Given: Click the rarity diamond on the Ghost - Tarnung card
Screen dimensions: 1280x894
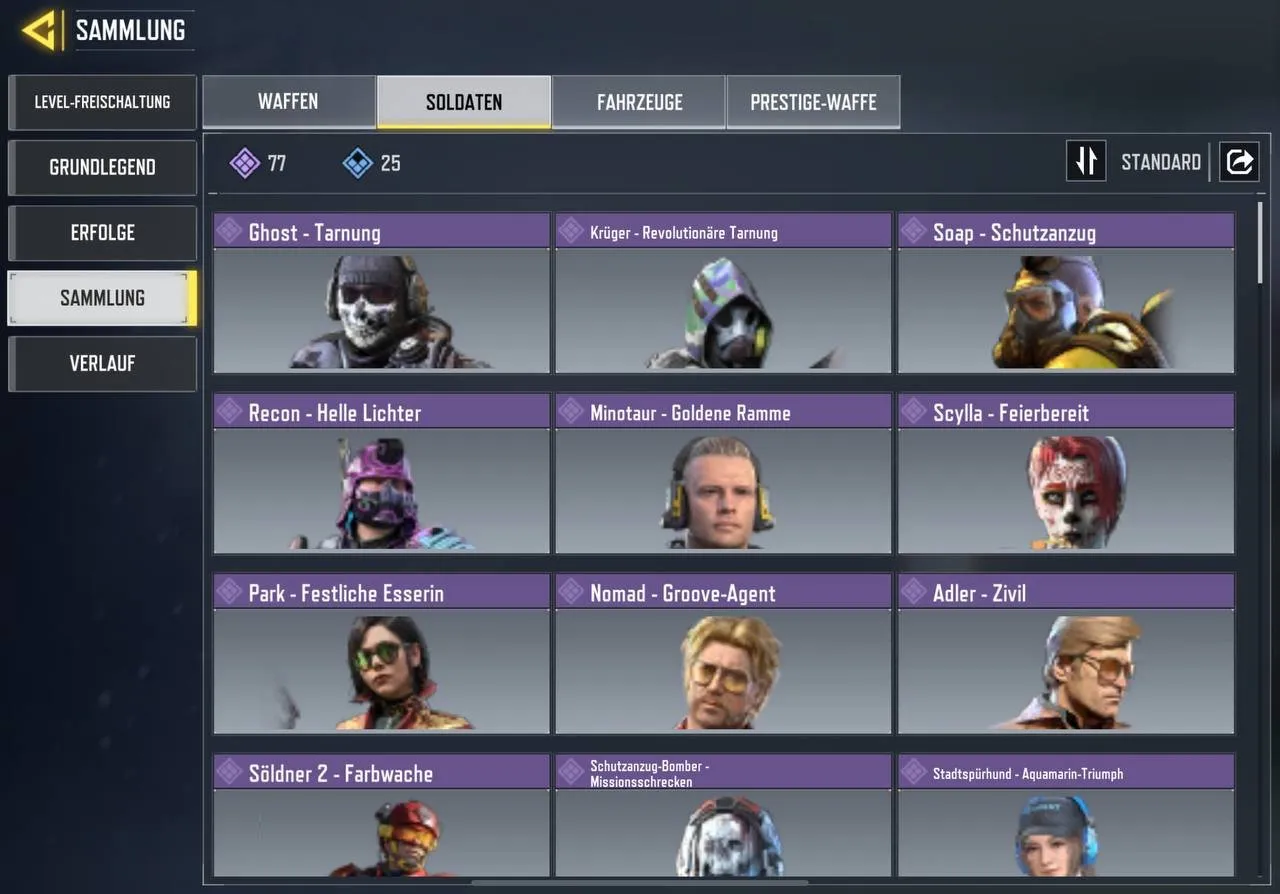Looking at the screenshot, I should tap(228, 230).
